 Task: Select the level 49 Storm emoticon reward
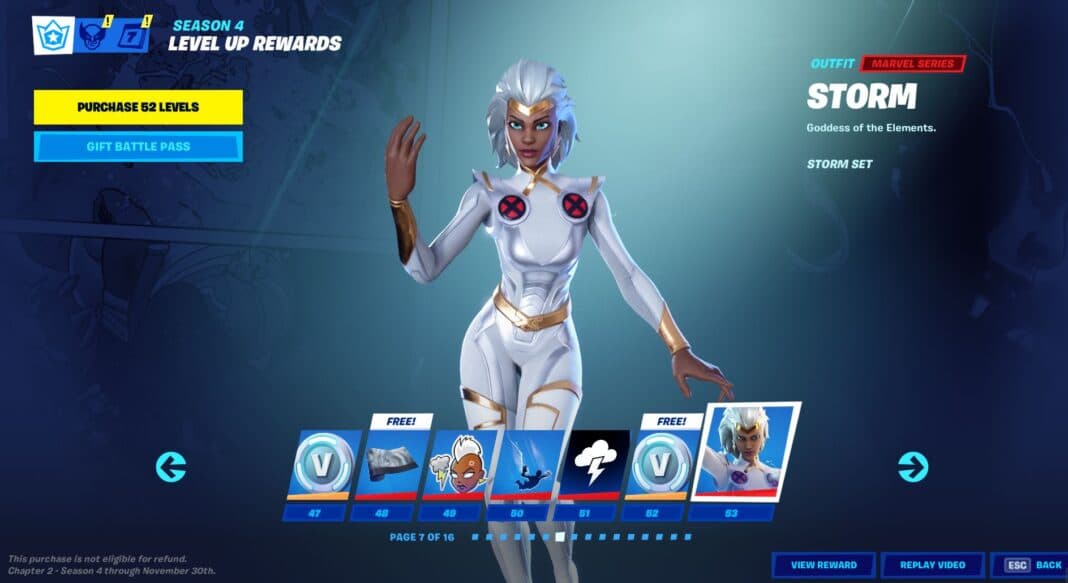click(459, 468)
